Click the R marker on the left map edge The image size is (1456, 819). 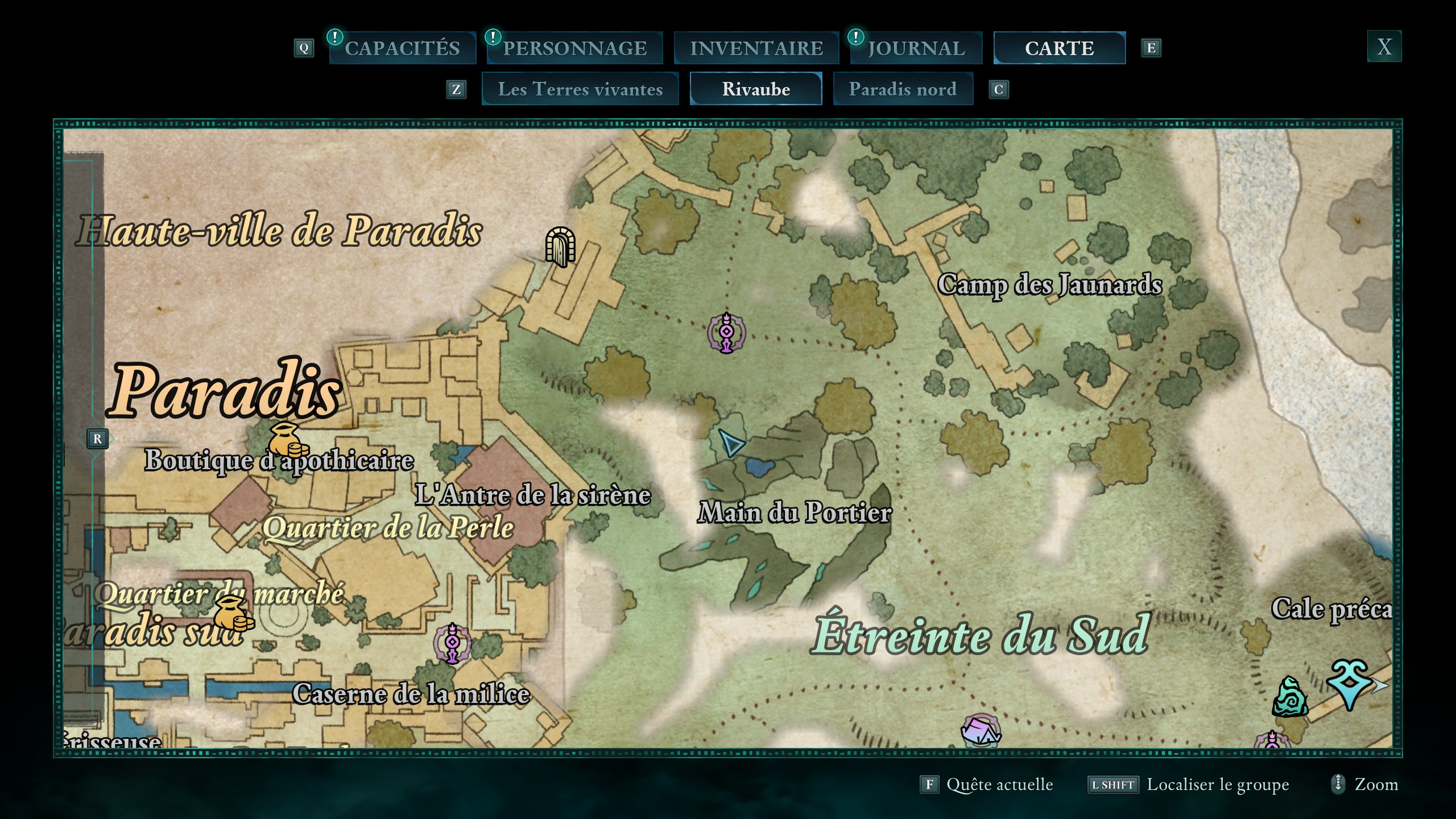point(98,439)
